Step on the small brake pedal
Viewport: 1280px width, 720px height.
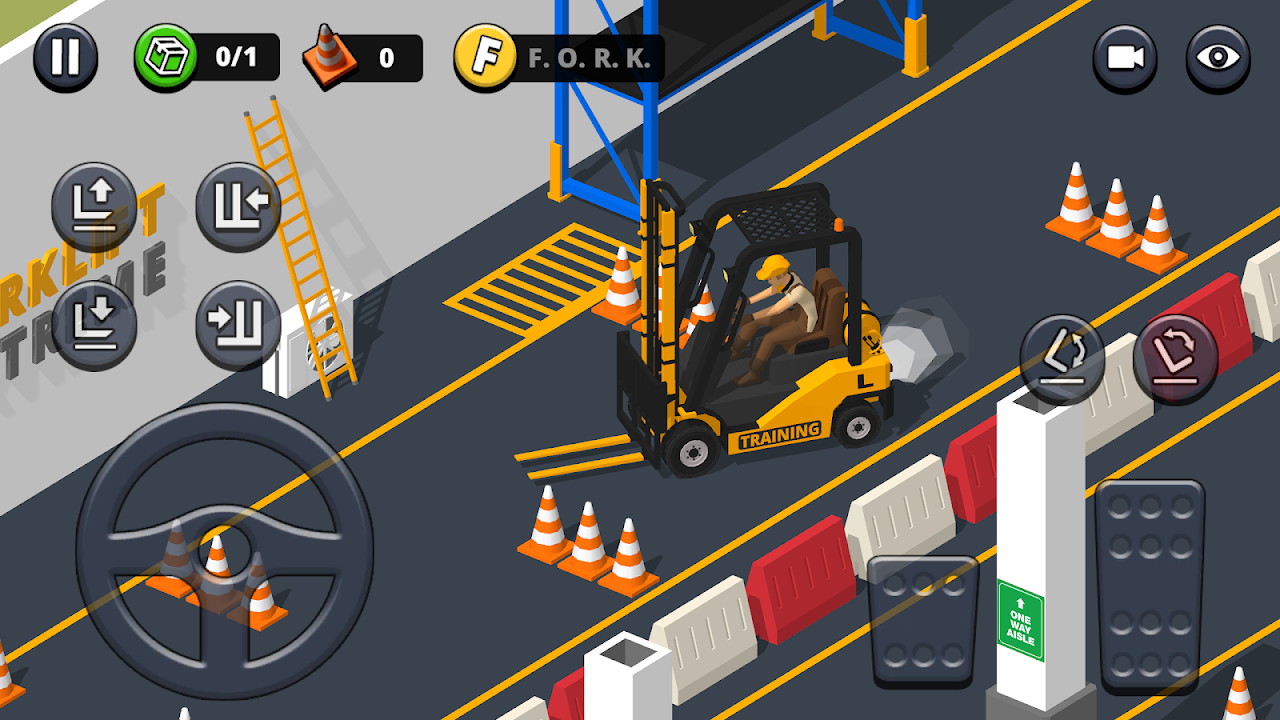922,620
